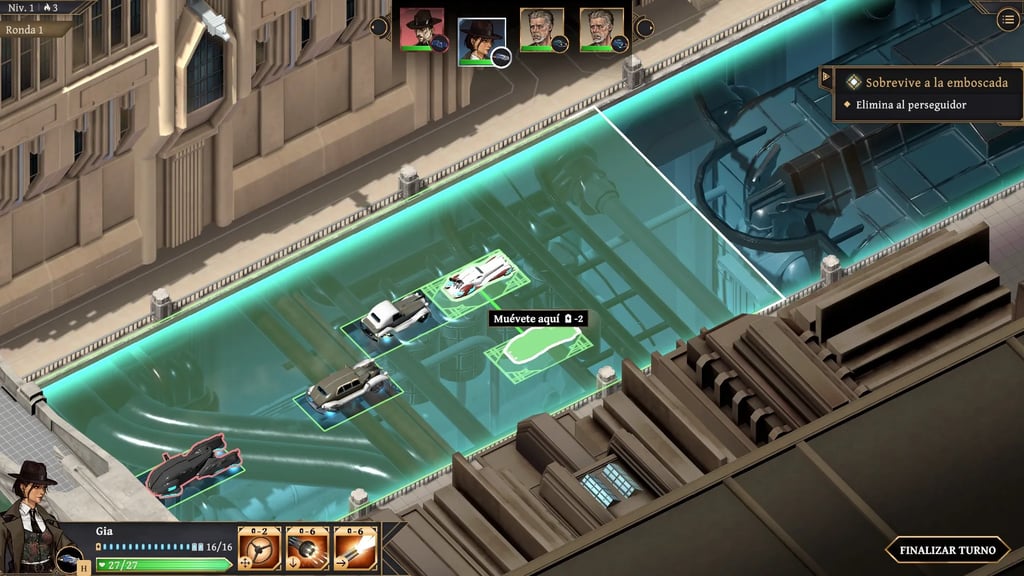
Task: Advance turn order with the right arrow button
Action: point(645,27)
